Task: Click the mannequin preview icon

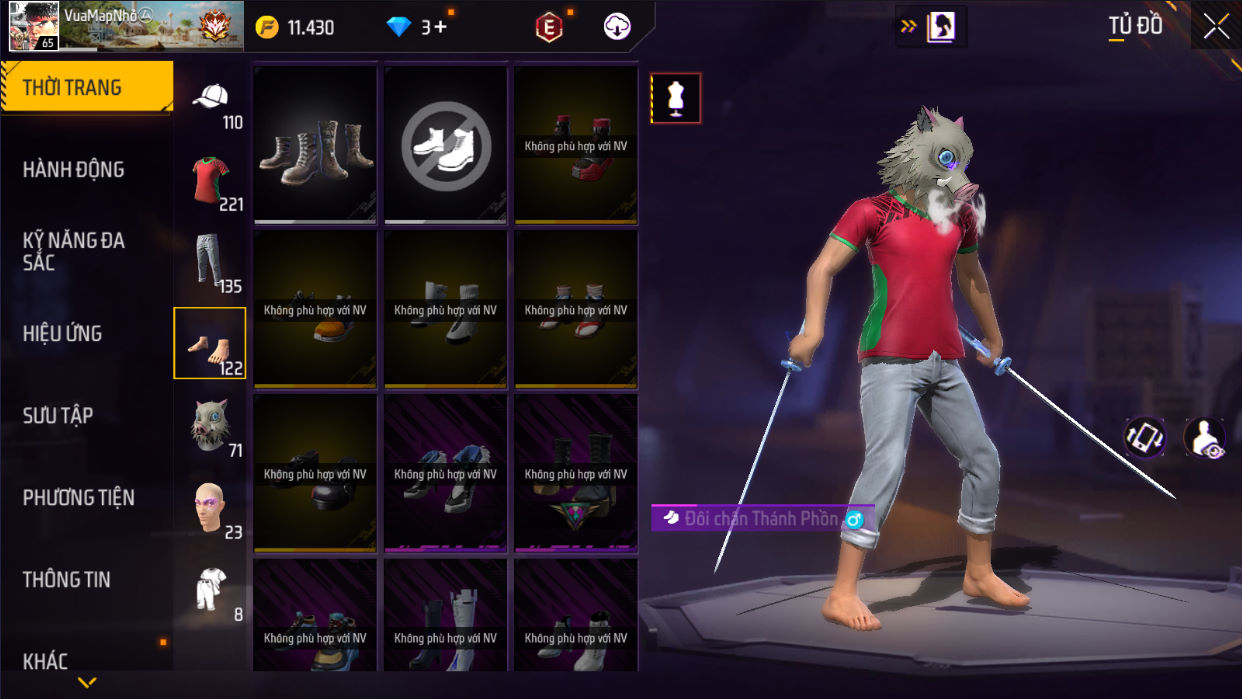Action: point(676,98)
